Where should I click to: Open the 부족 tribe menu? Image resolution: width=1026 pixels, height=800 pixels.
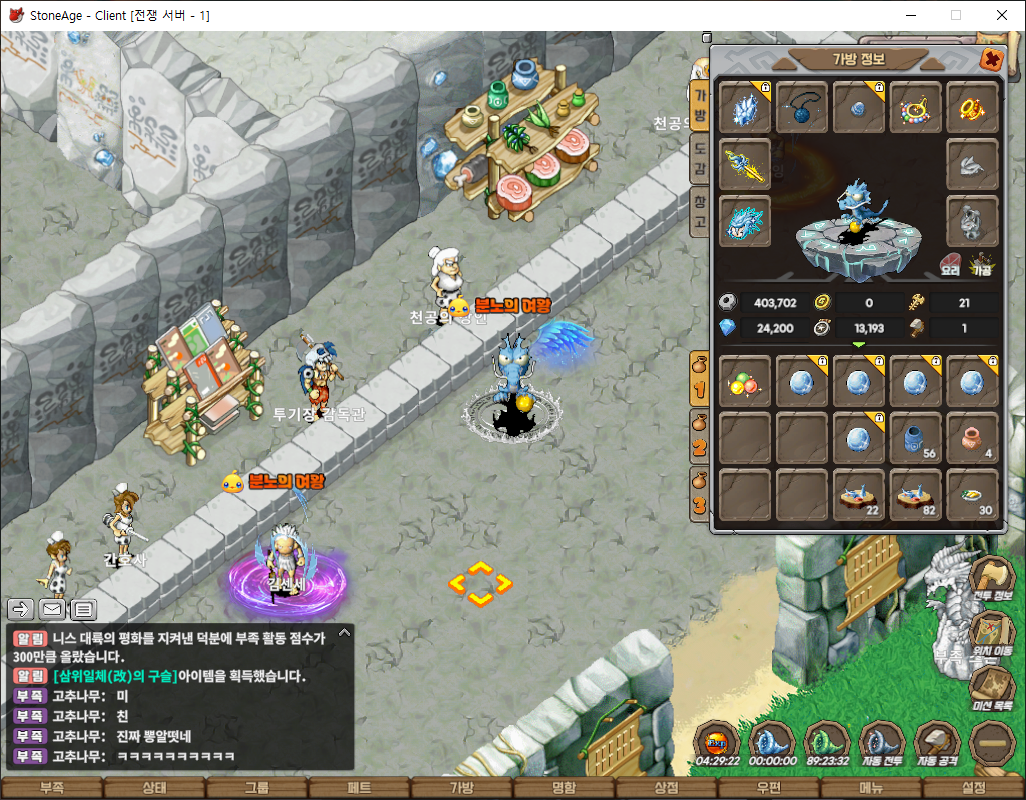click(x=51, y=788)
